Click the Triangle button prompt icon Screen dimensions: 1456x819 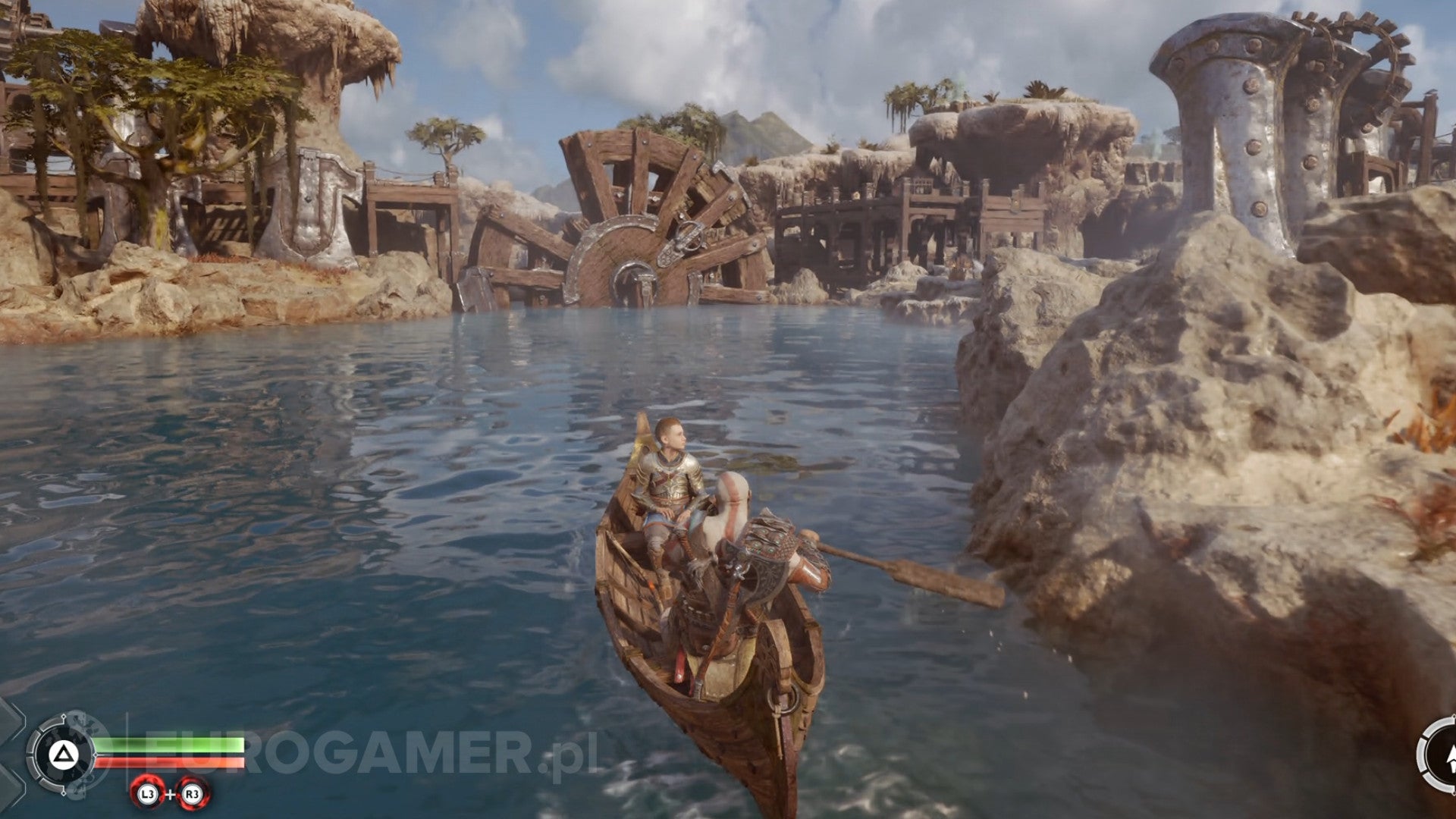click(x=64, y=753)
